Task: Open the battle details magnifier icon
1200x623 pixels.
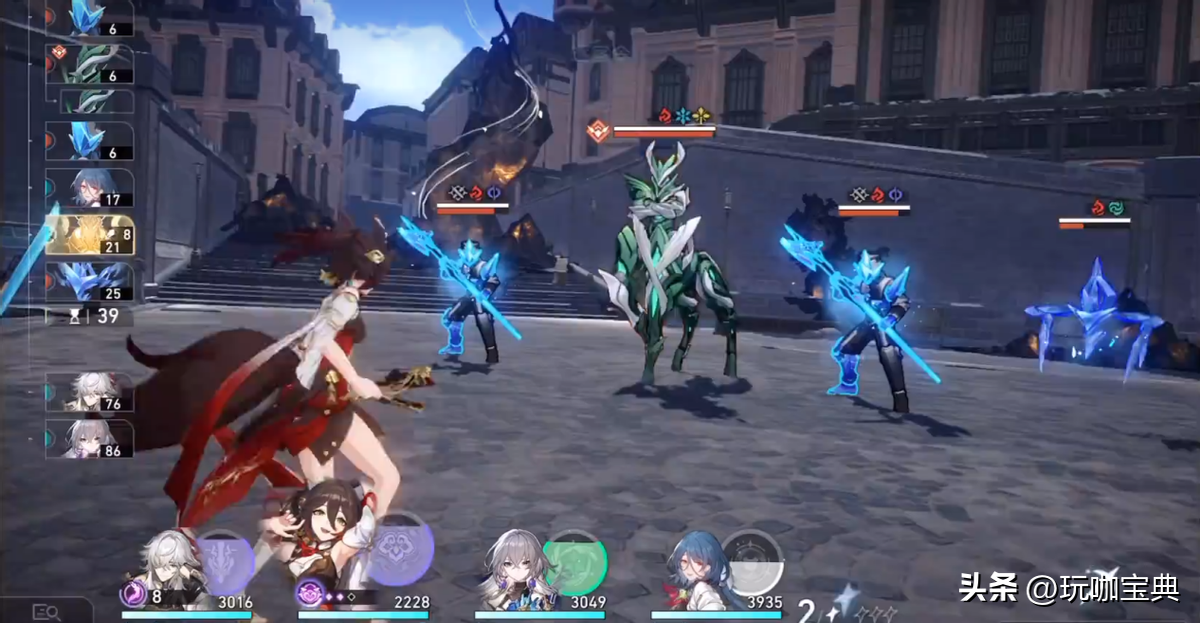Action: (47, 611)
